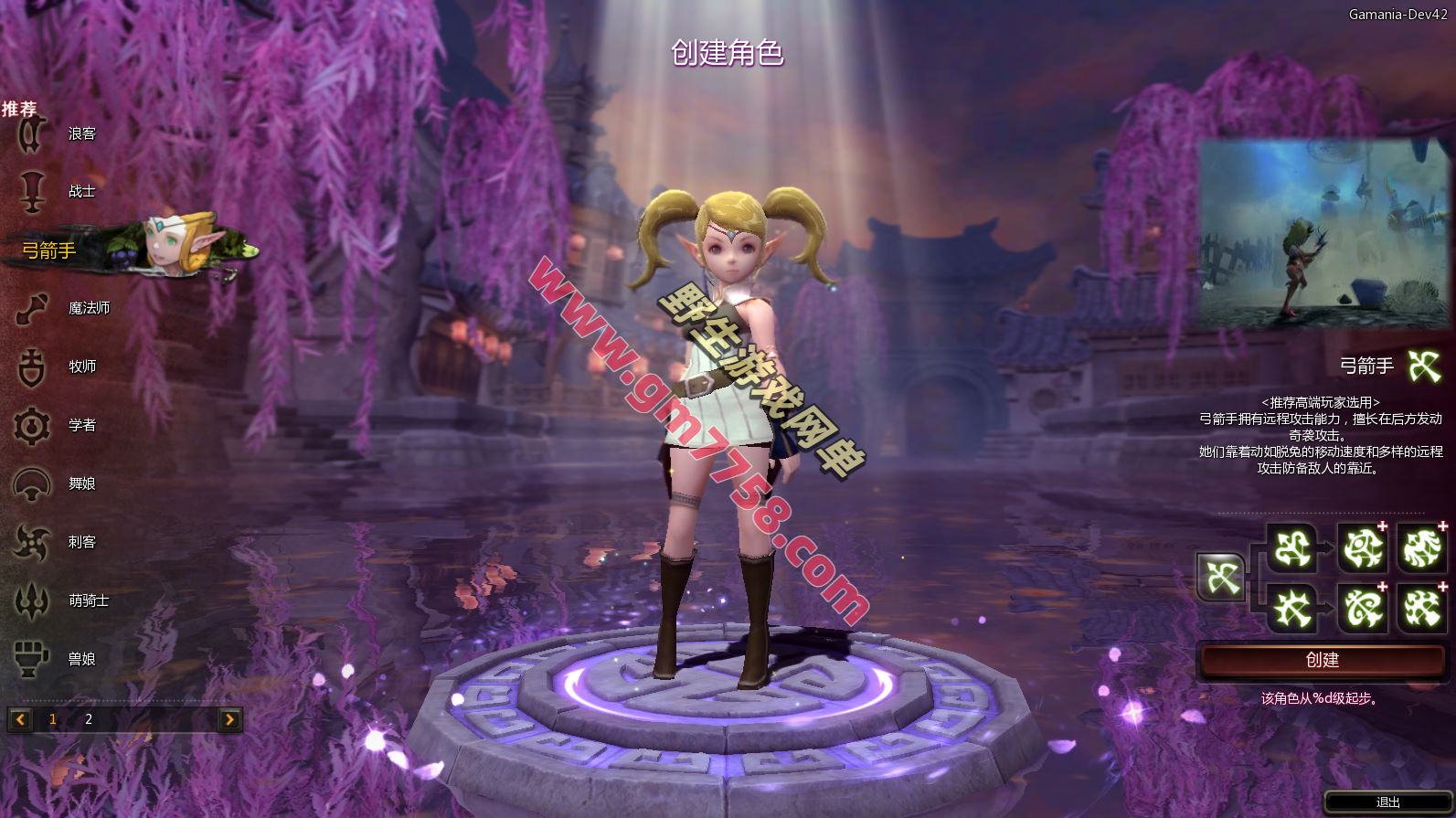Choose the 刺客 assassin class
This screenshot has width=1456, height=818.
point(81,542)
